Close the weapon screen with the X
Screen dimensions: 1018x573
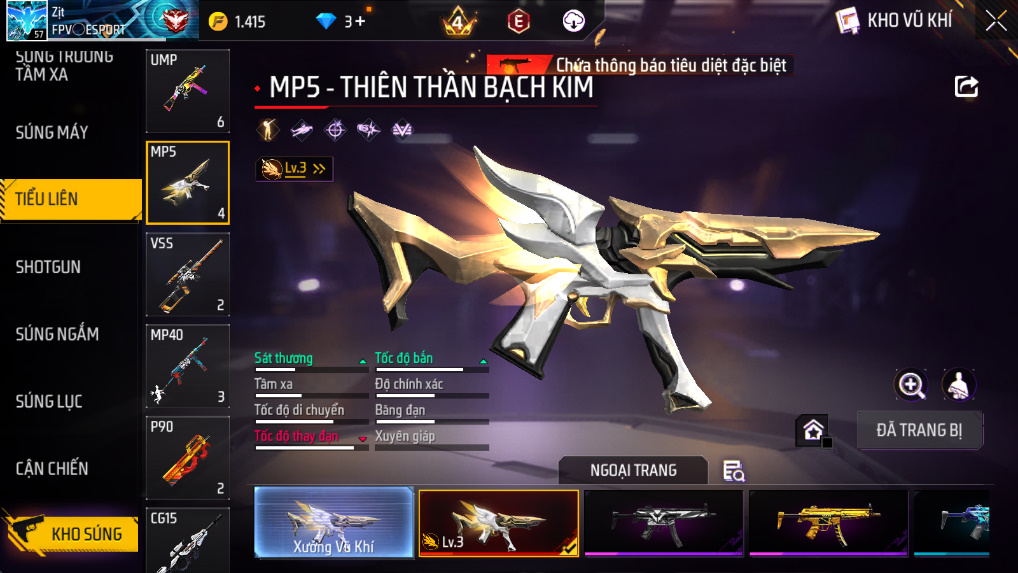coord(995,20)
